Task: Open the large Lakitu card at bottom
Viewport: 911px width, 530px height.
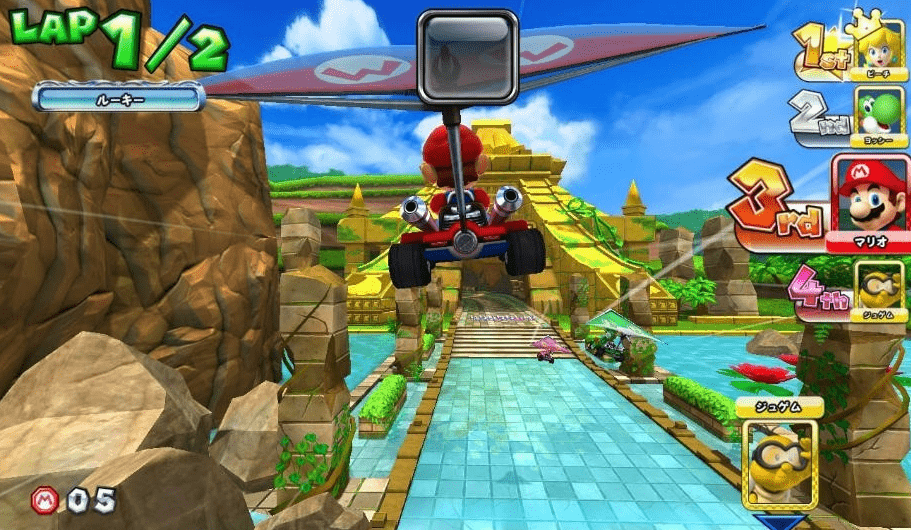Action: point(780,451)
